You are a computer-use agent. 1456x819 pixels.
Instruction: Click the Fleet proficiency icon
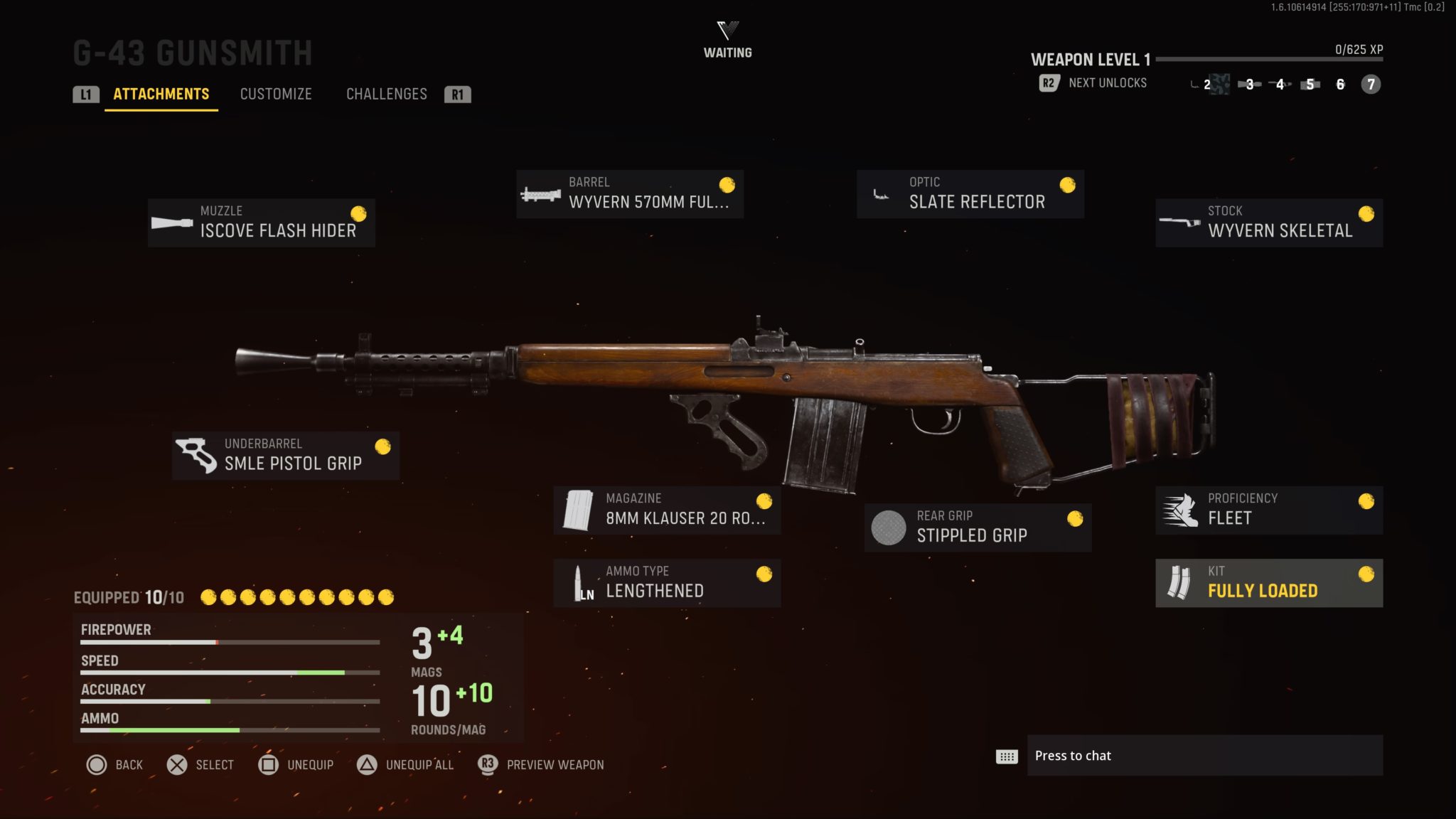click(1179, 508)
